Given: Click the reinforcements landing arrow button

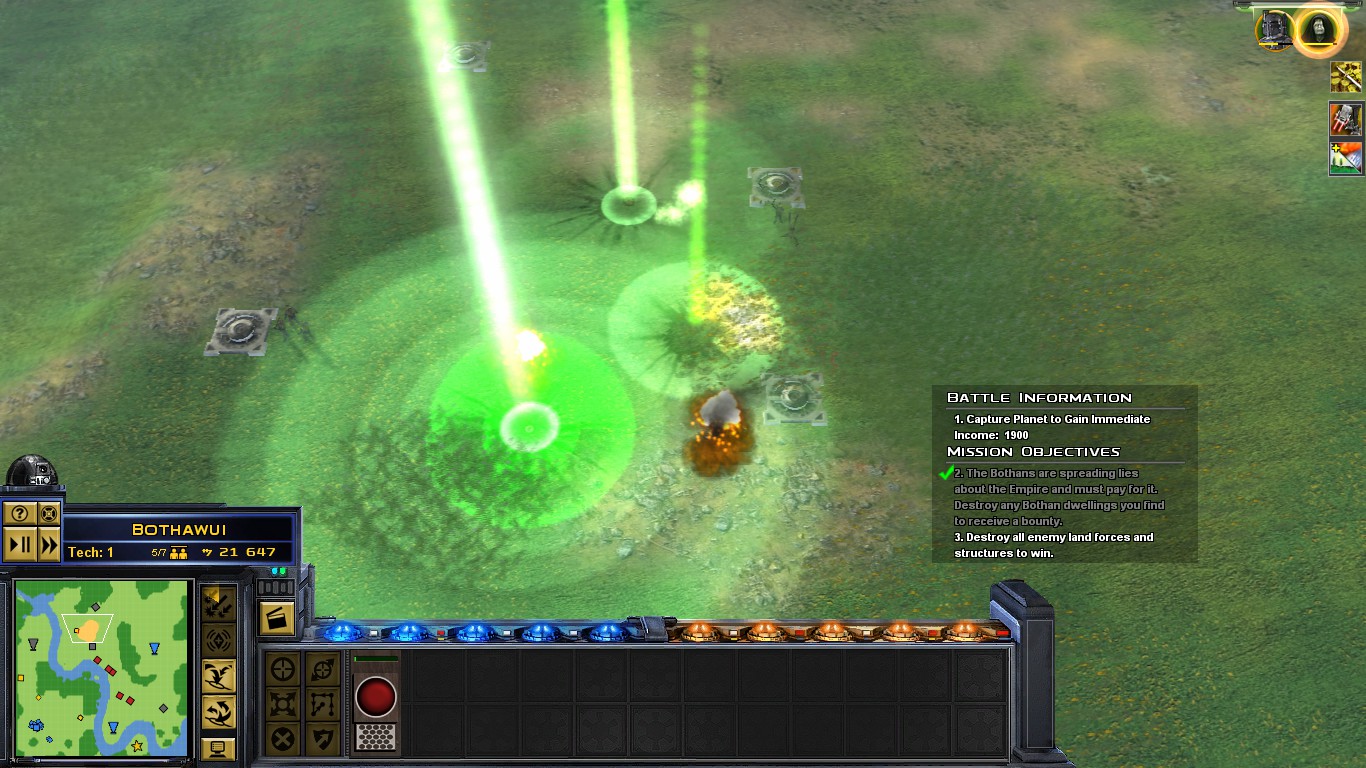Looking at the screenshot, I should coord(219,676).
